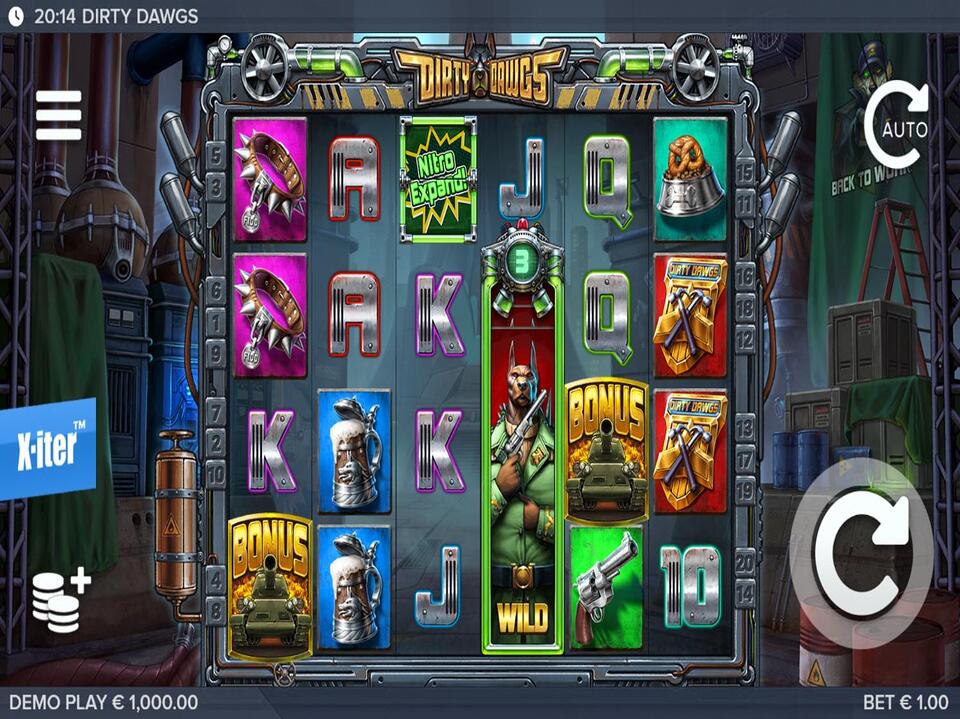Image resolution: width=960 pixels, height=719 pixels.
Task: Start Auto spin mode
Action: tap(896, 126)
